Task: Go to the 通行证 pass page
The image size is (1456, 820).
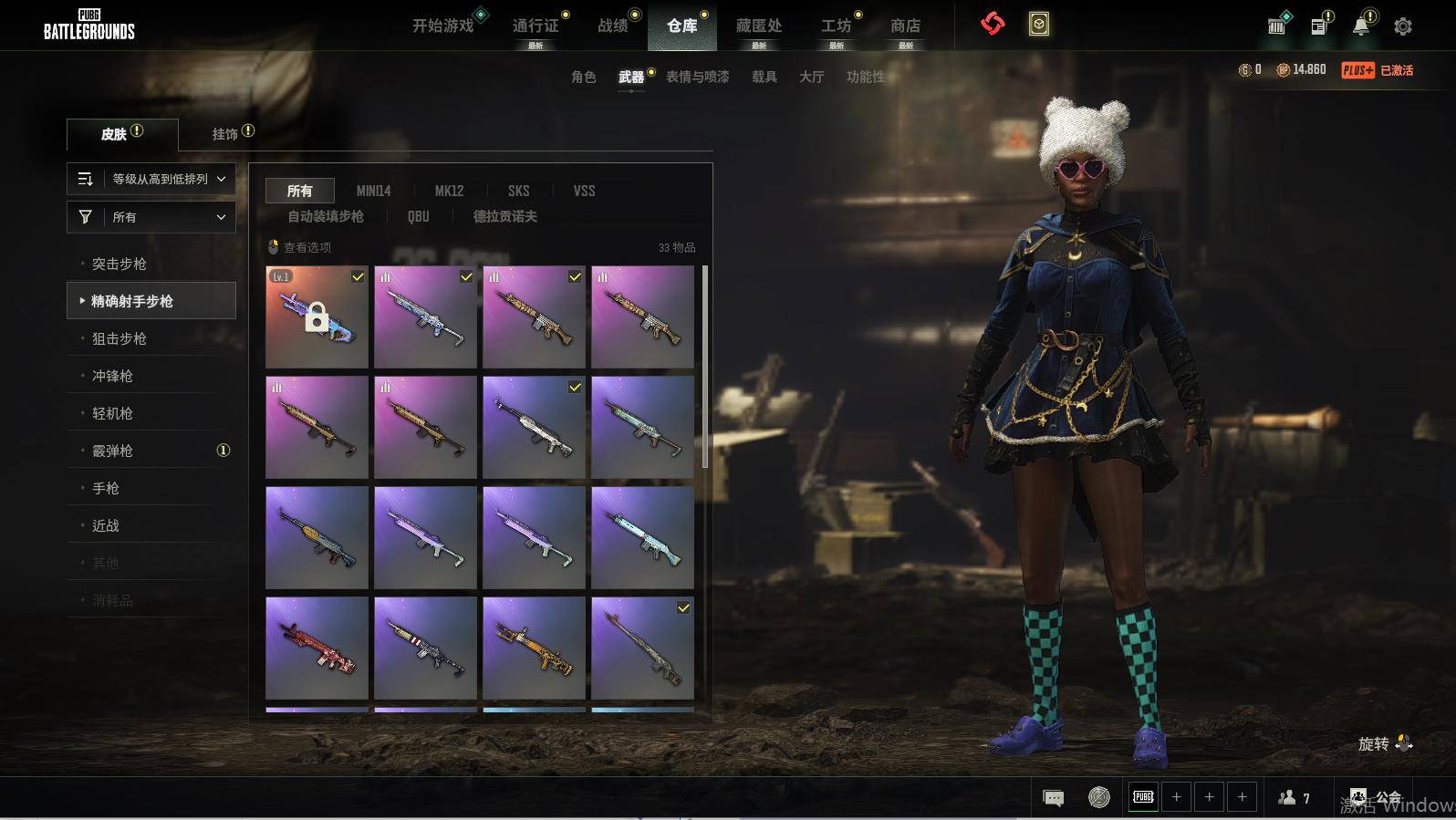Action: pos(536,26)
